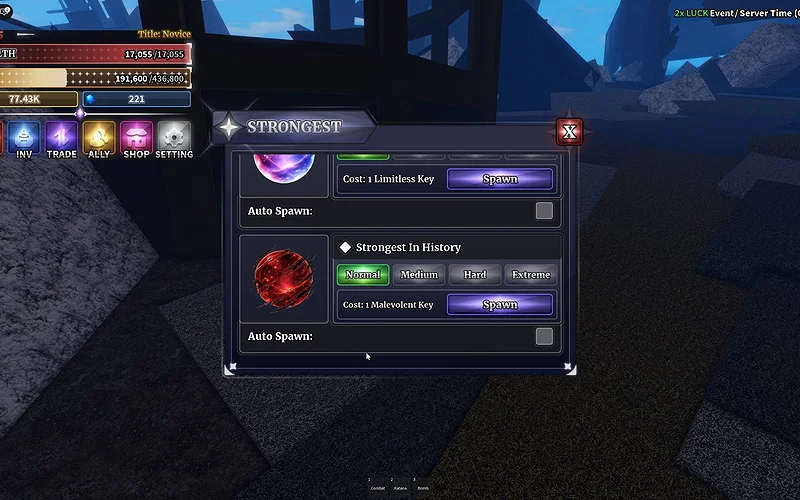Show the ALLY menu

tap(99, 138)
